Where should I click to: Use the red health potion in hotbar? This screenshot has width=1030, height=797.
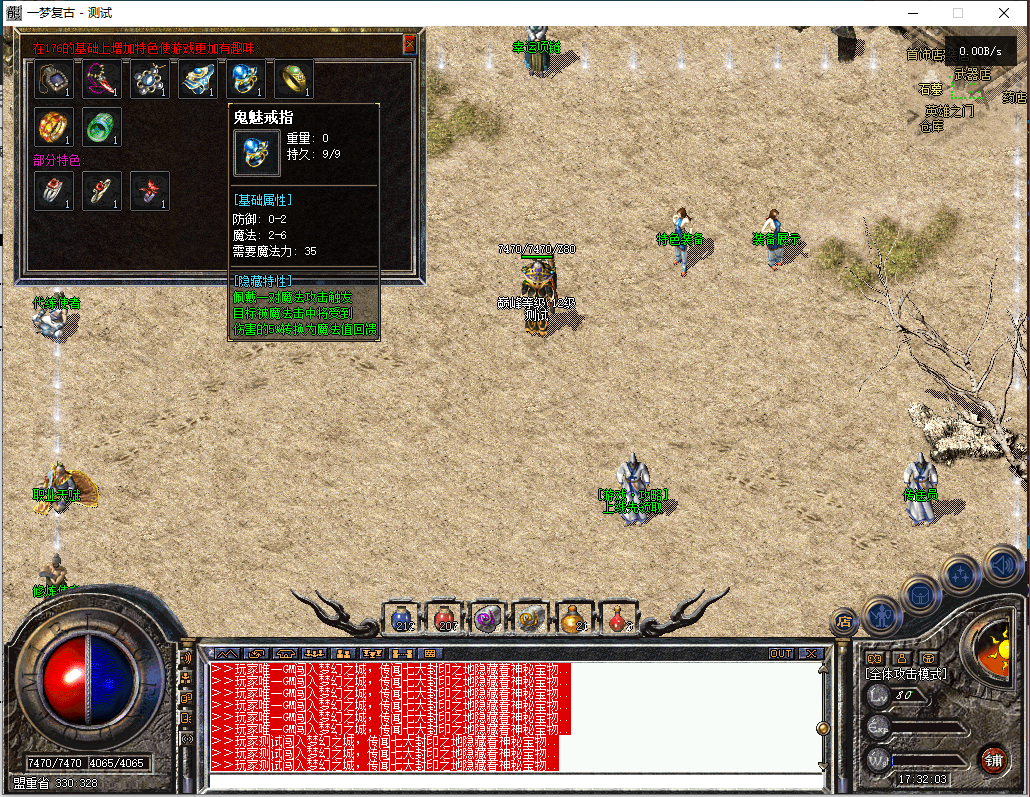[x=446, y=618]
